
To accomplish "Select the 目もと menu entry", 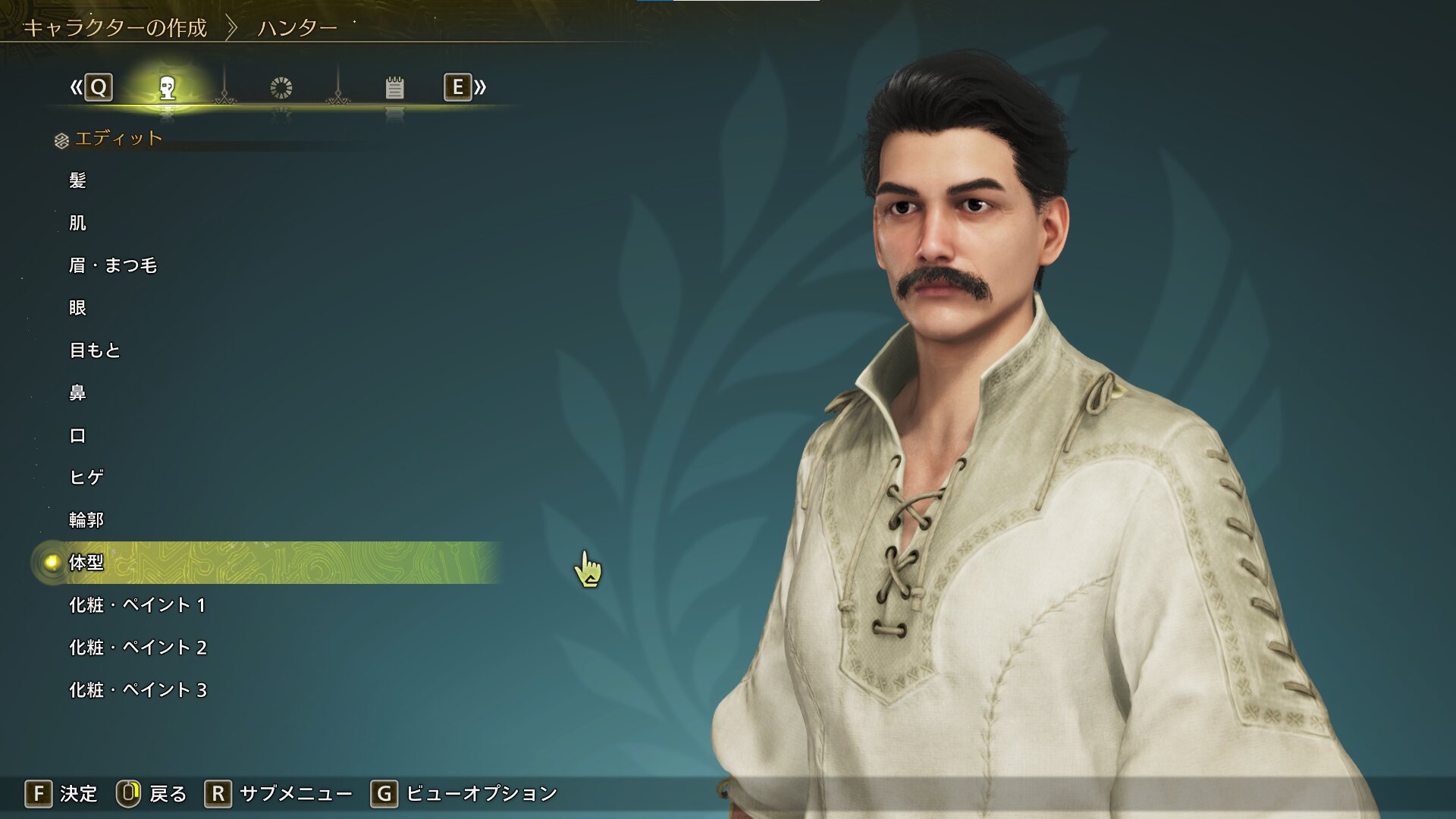I will pos(95,350).
